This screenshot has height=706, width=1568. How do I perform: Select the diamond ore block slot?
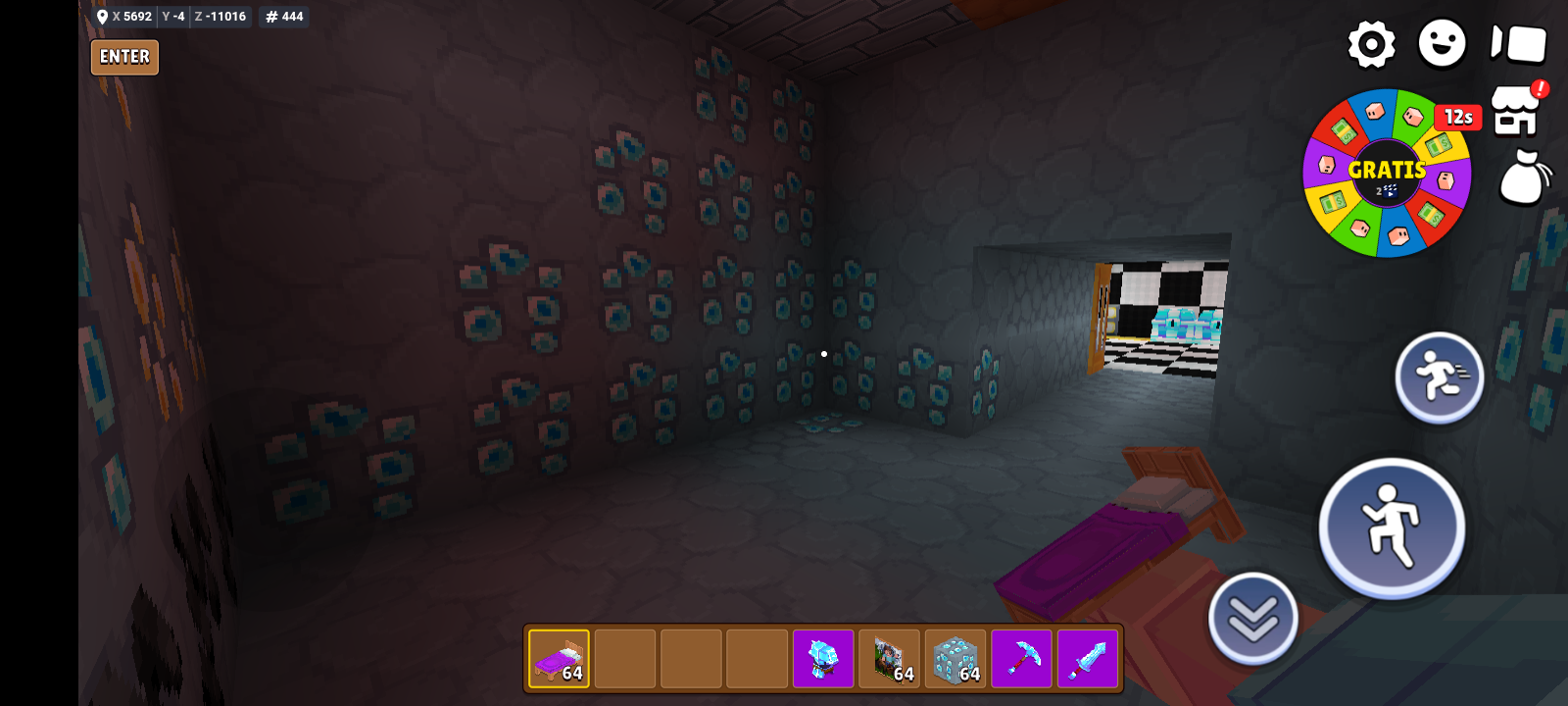click(x=955, y=658)
